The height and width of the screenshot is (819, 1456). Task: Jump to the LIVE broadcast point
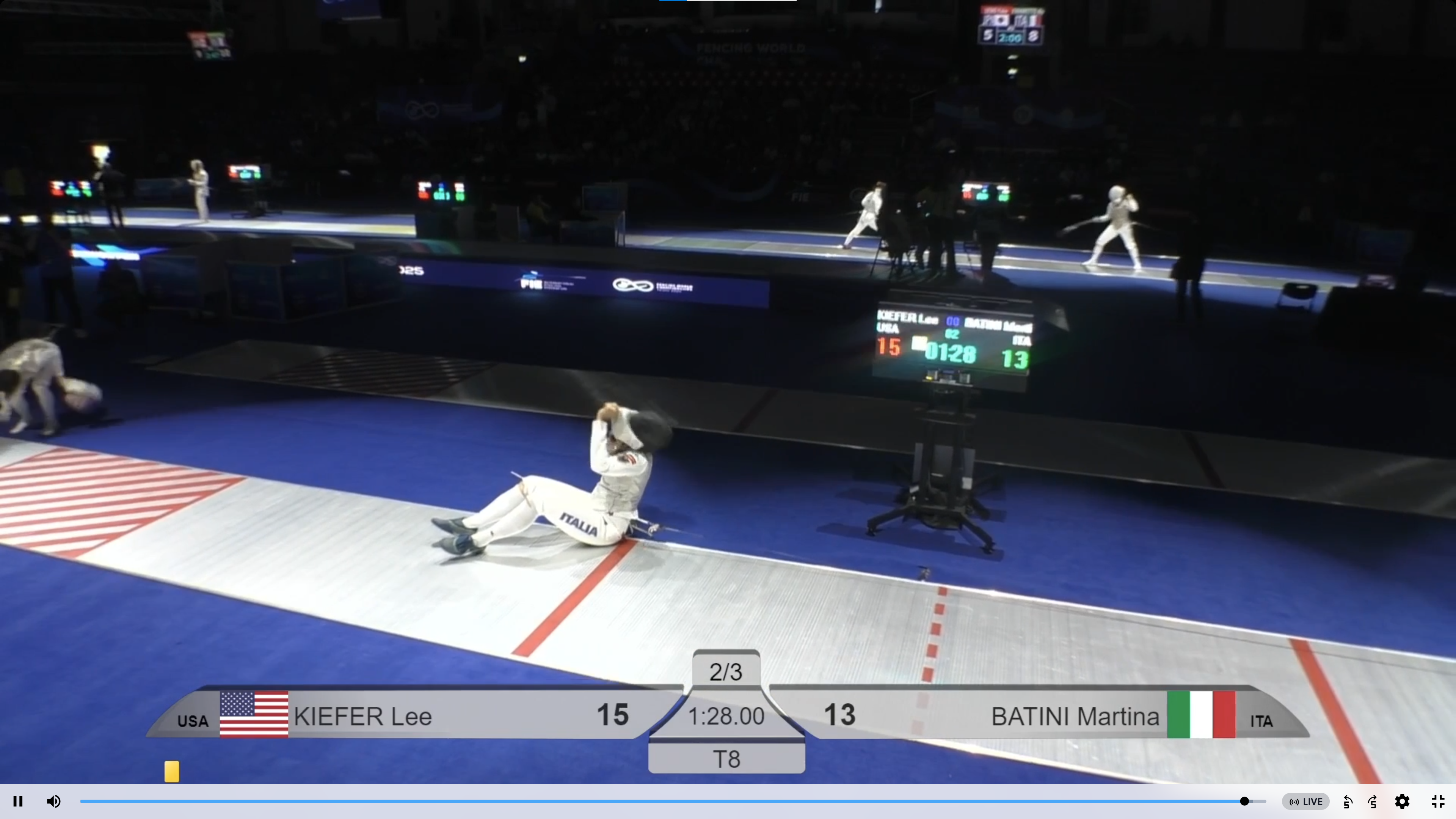1305,802
